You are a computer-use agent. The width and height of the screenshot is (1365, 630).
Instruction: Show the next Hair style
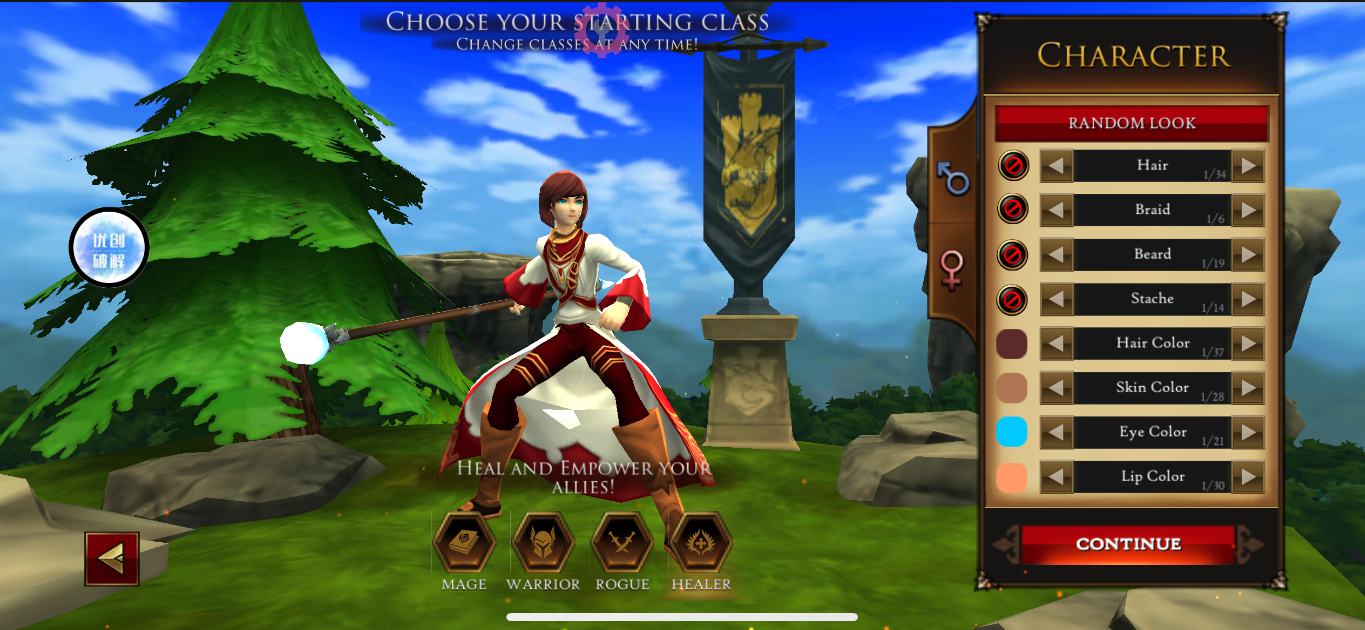1248,166
